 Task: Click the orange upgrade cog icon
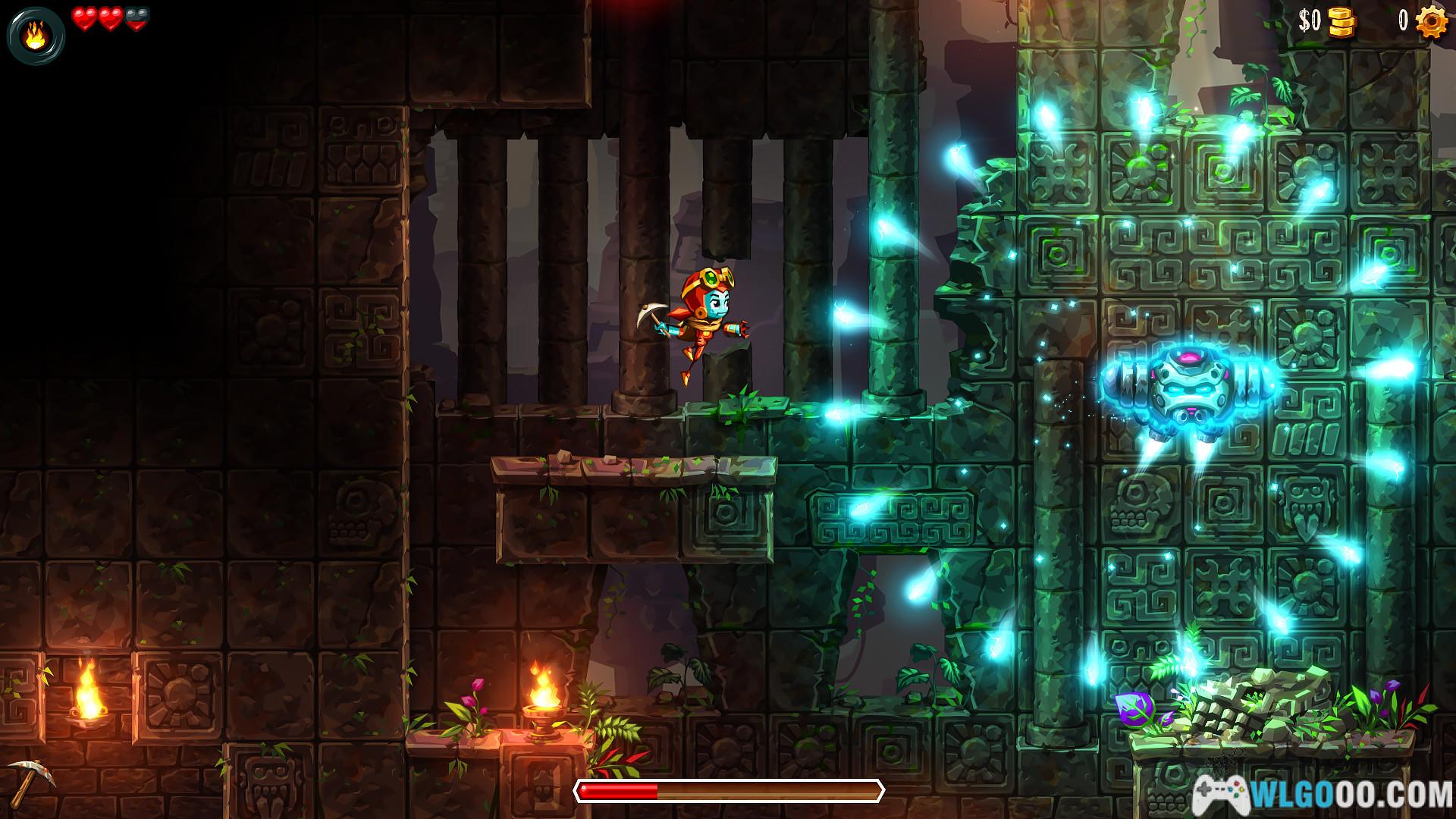click(x=1431, y=21)
